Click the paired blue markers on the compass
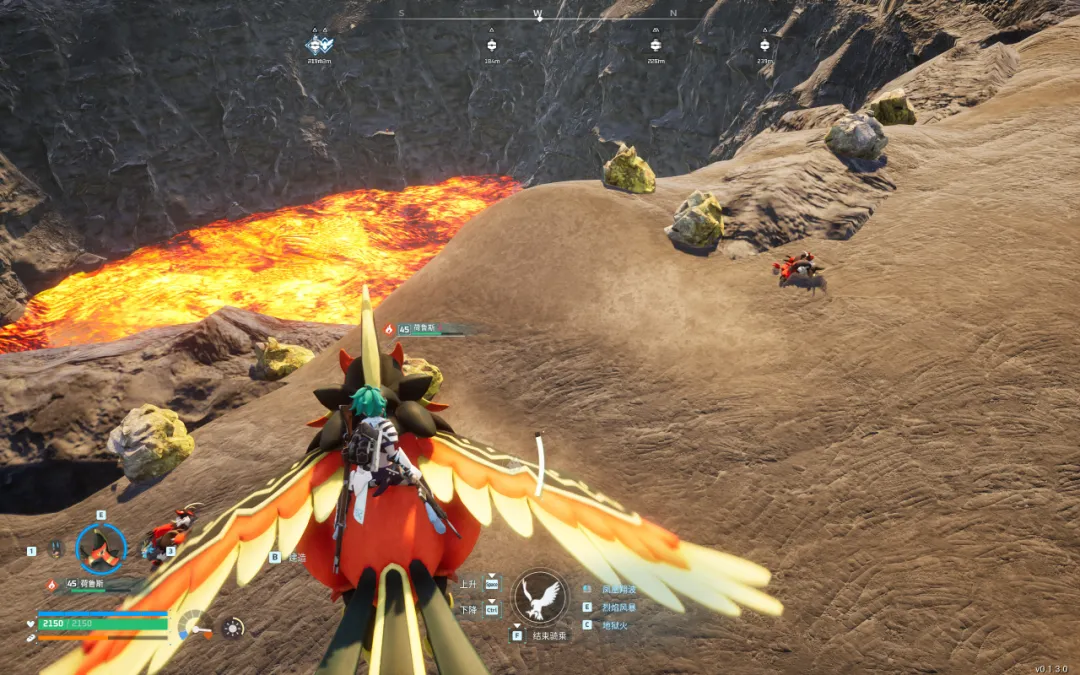This screenshot has width=1080, height=675. point(319,45)
